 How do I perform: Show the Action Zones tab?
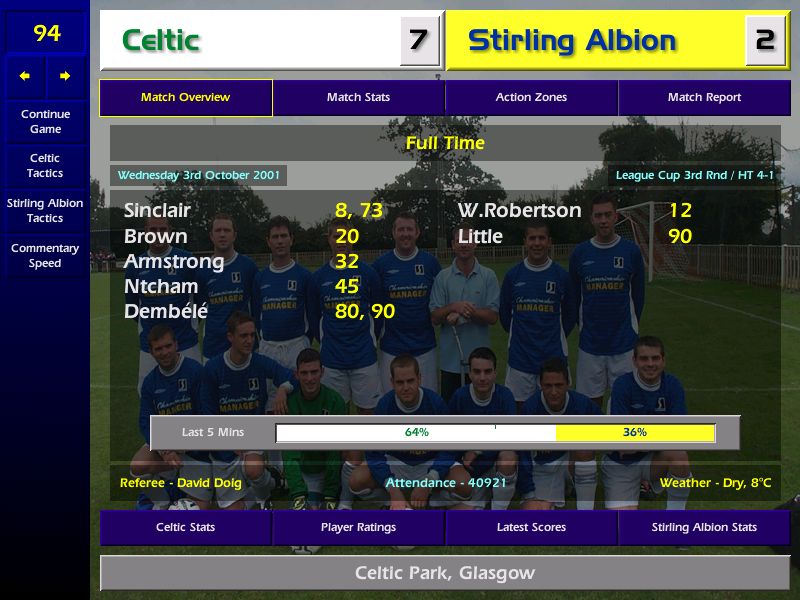click(x=531, y=98)
